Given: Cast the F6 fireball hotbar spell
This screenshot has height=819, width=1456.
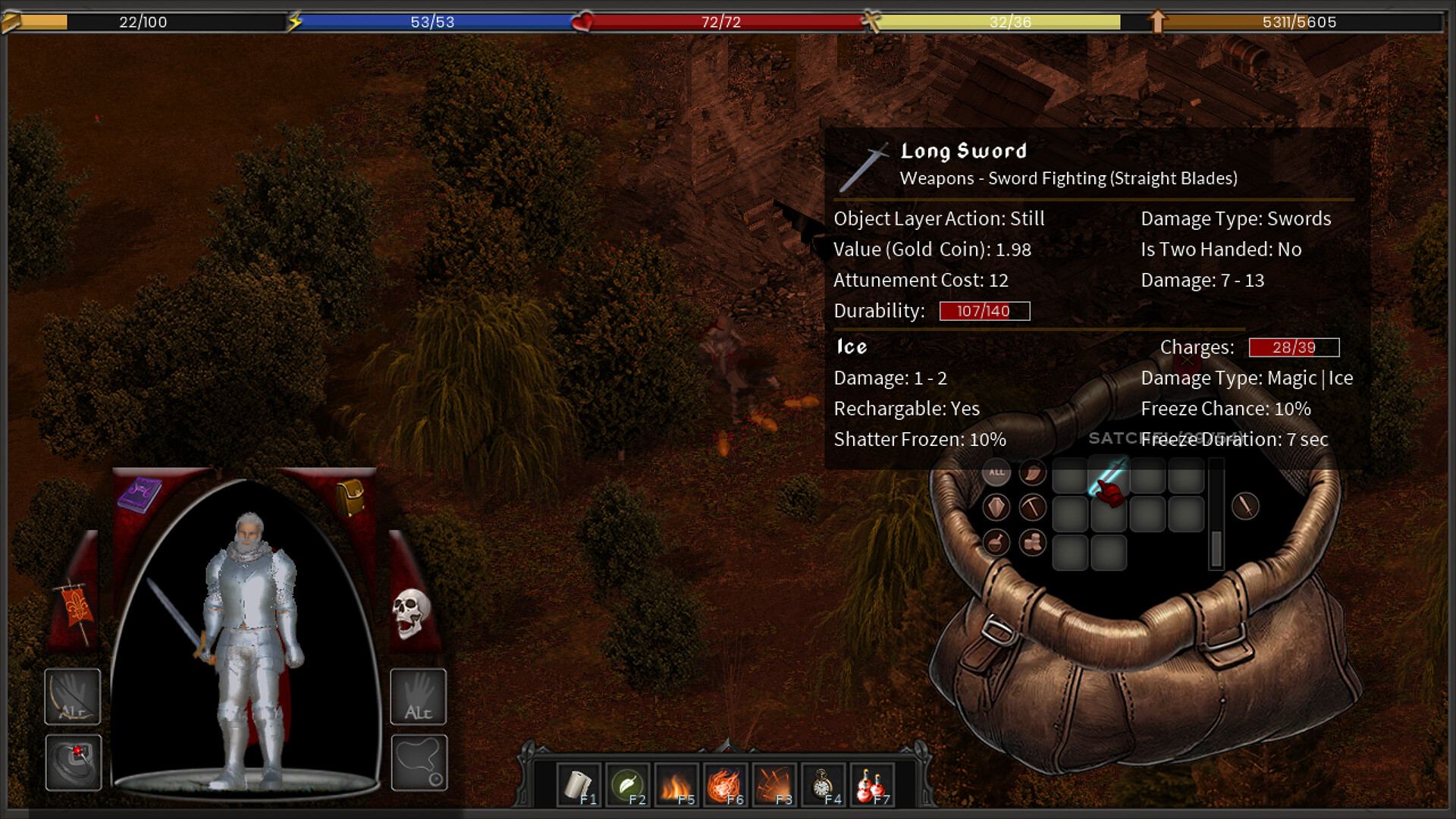Looking at the screenshot, I should (x=726, y=783).
